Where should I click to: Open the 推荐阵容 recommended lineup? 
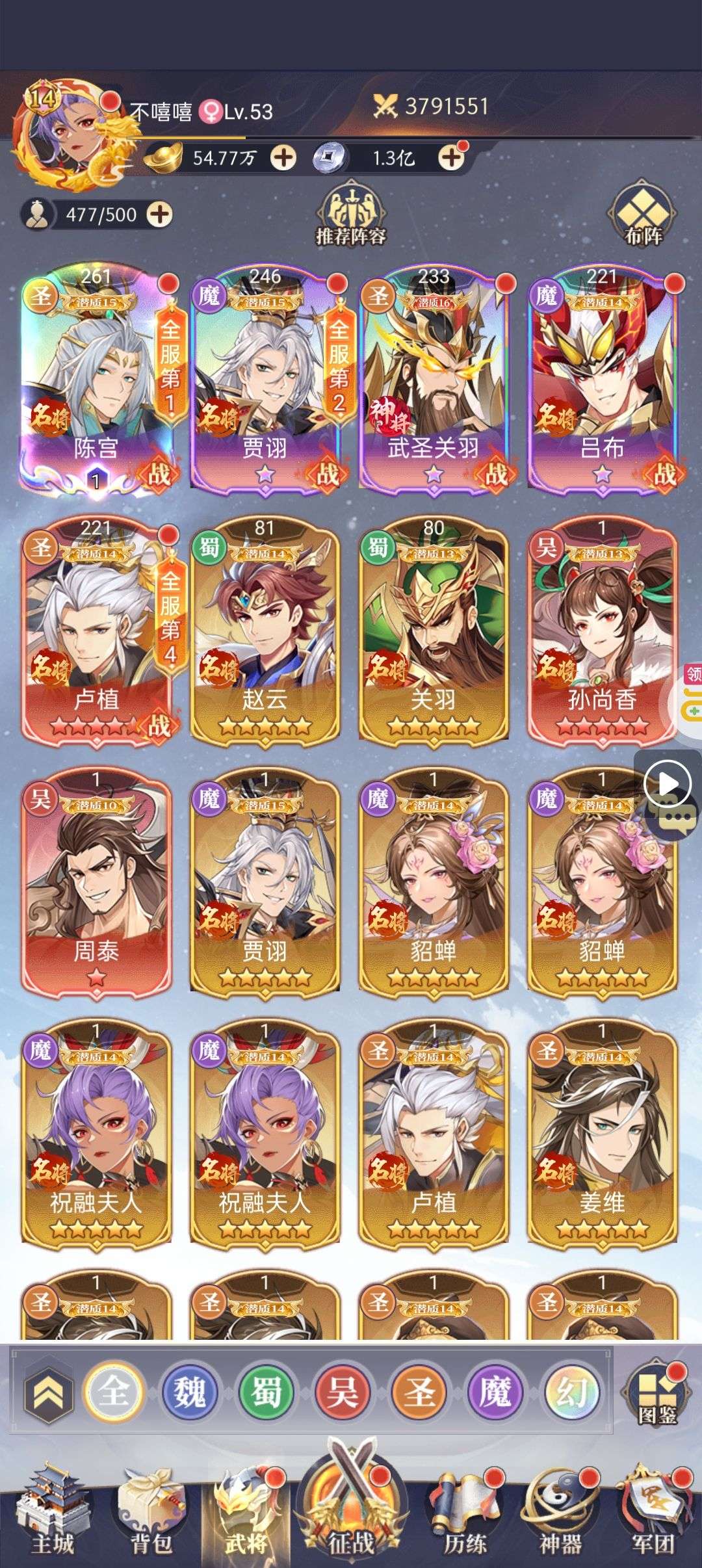tap(351, 215)
